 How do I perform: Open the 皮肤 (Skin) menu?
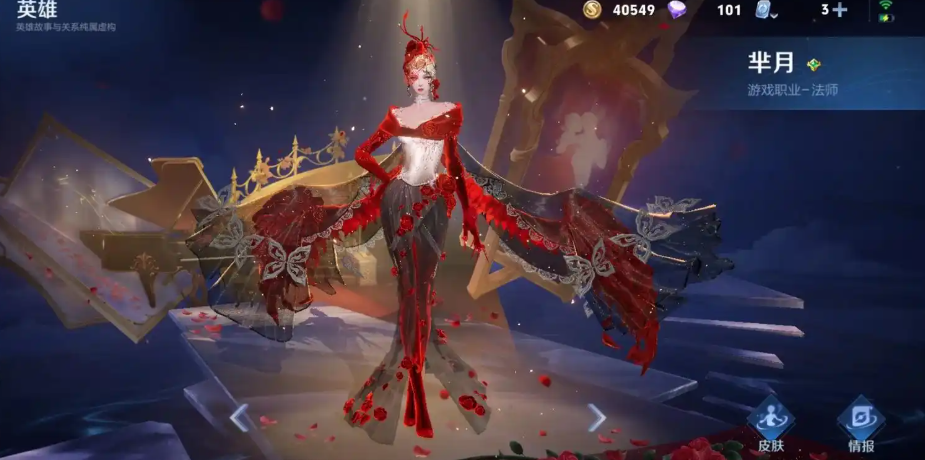(x=770, y=423)
